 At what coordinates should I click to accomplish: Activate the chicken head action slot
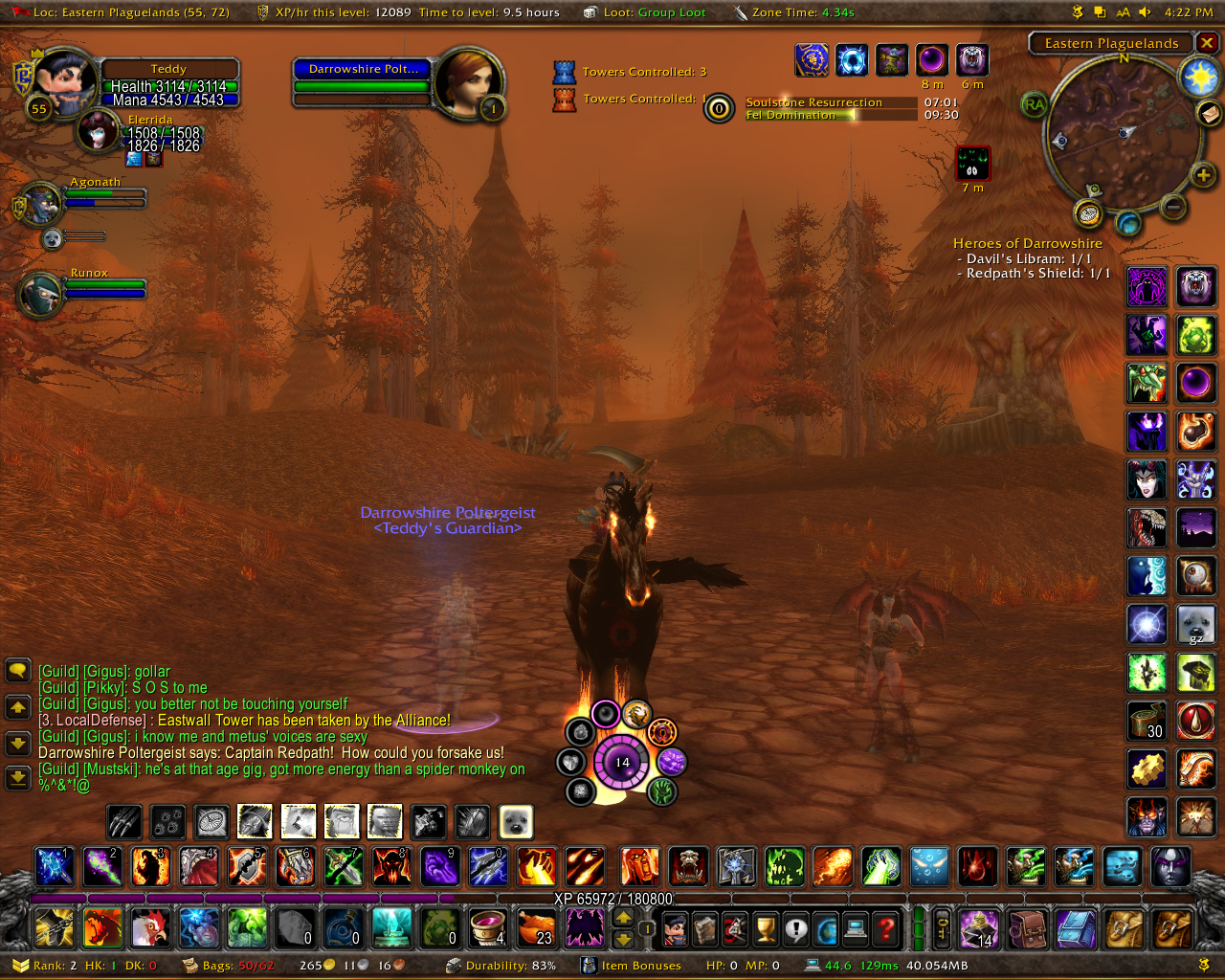point(150,927)
